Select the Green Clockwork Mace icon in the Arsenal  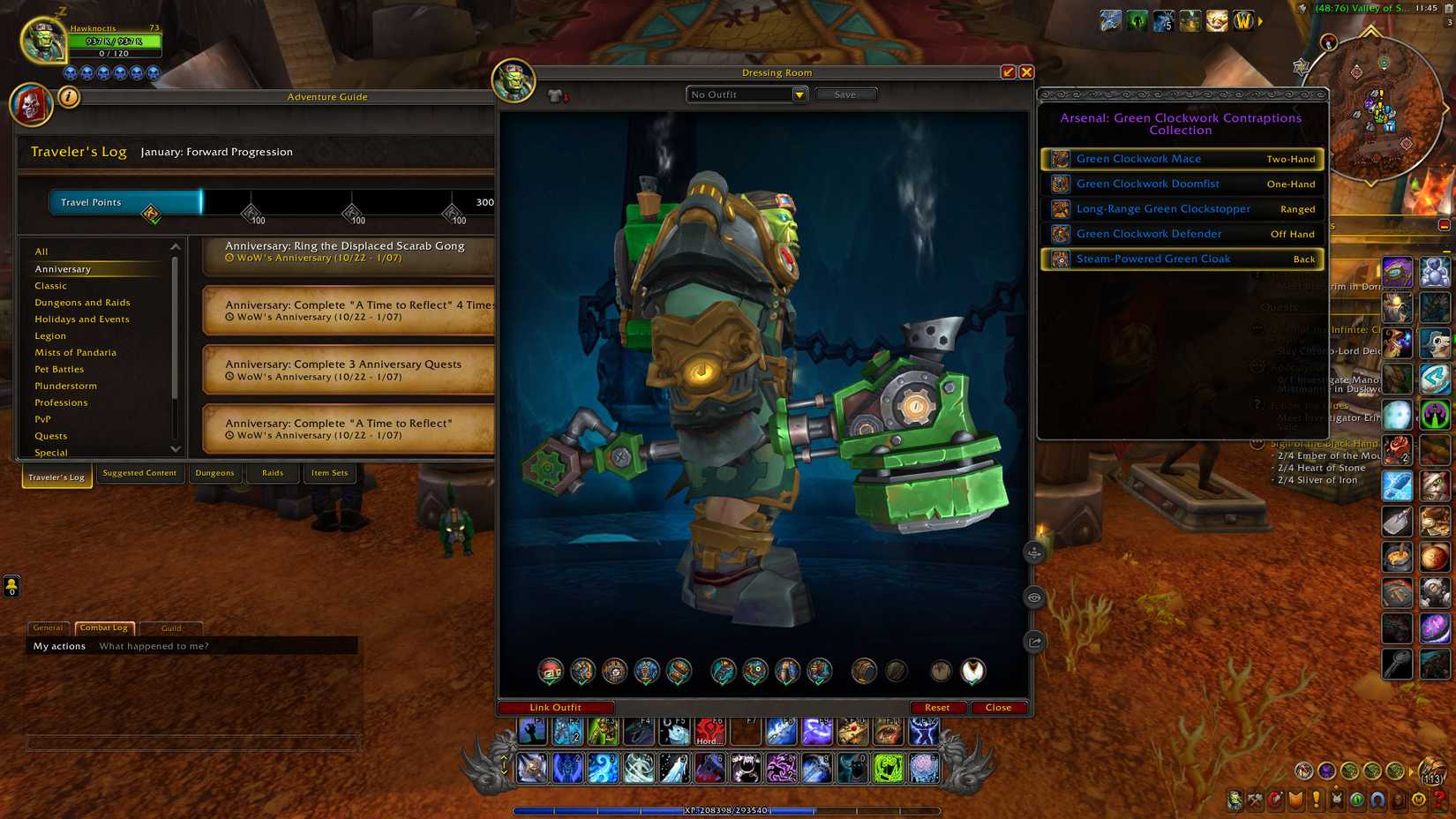tap(1060, 159)
